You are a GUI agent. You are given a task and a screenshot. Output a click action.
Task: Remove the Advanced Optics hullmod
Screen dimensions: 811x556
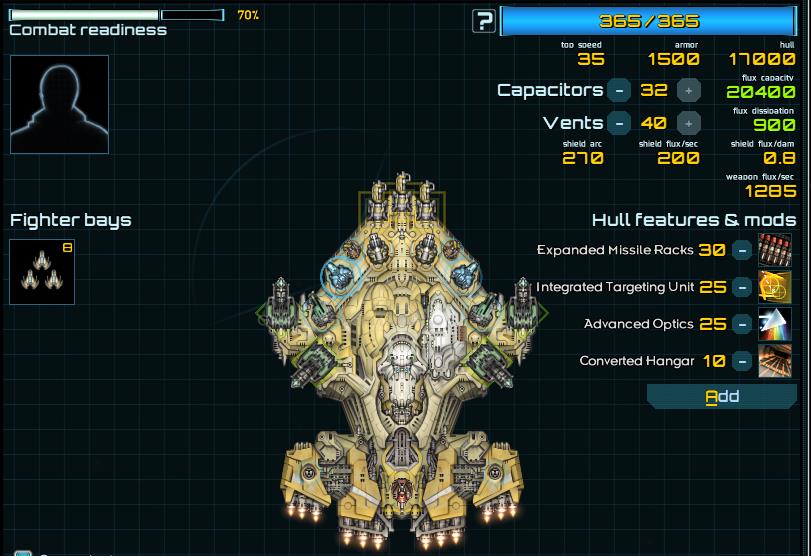tap(742, 324)
